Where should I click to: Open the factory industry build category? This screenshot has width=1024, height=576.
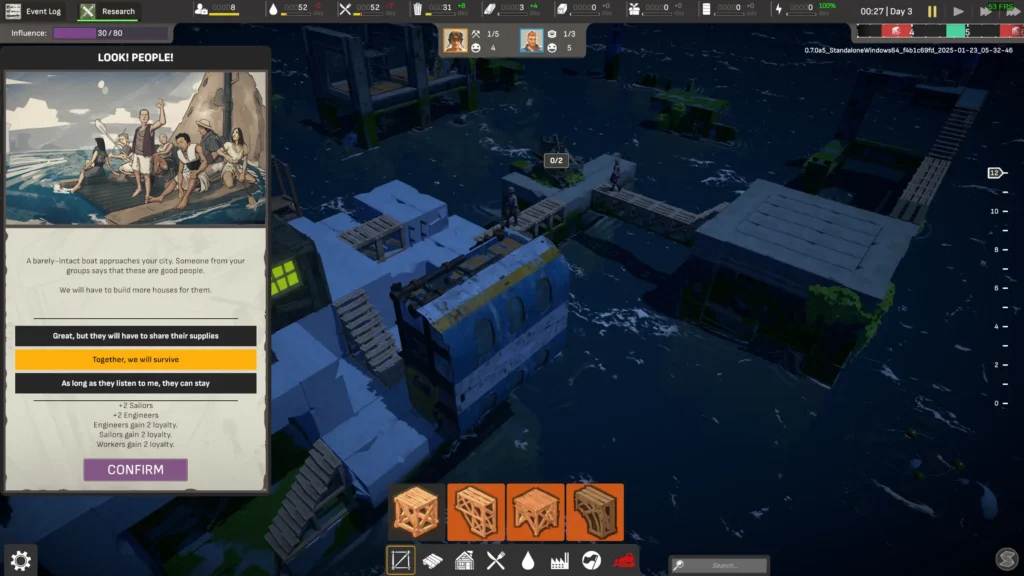point(560,561)
